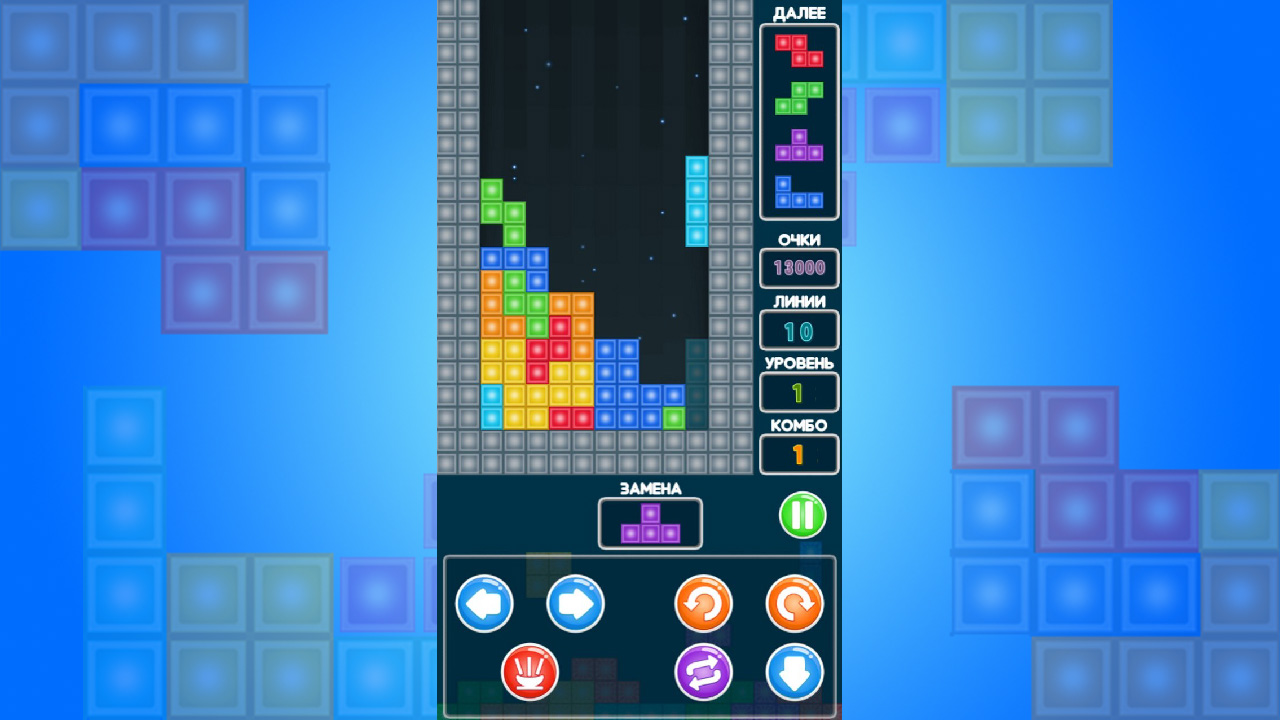The width and height of the screenshot is (1280, 720).
Task: Click the move-right blue arrow control
Action: click(573, 604)
